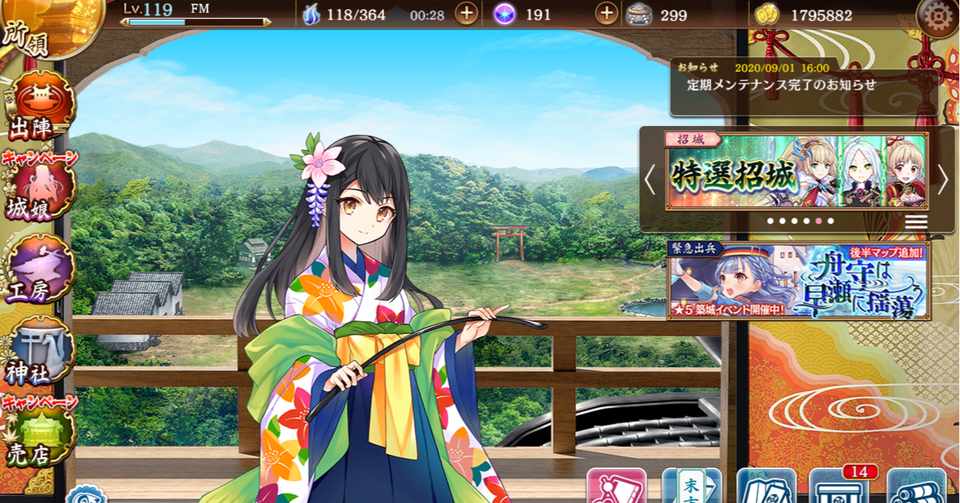Open the 緊急出兵 event banner
The image size is (960, 503).
[x=798, y=281]
